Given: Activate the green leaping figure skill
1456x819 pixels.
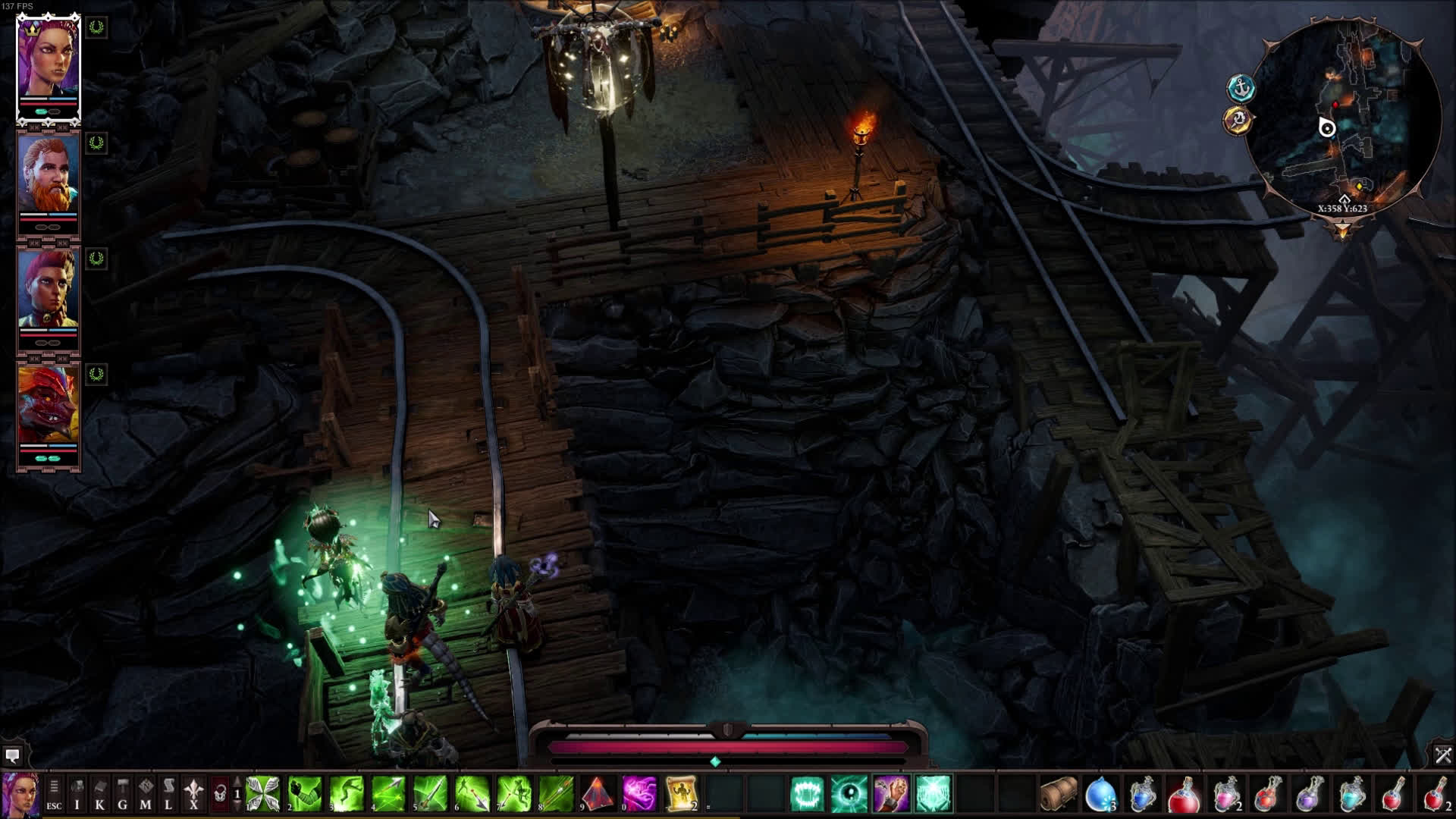Looking at the screenshot, I should pos(346,794).
